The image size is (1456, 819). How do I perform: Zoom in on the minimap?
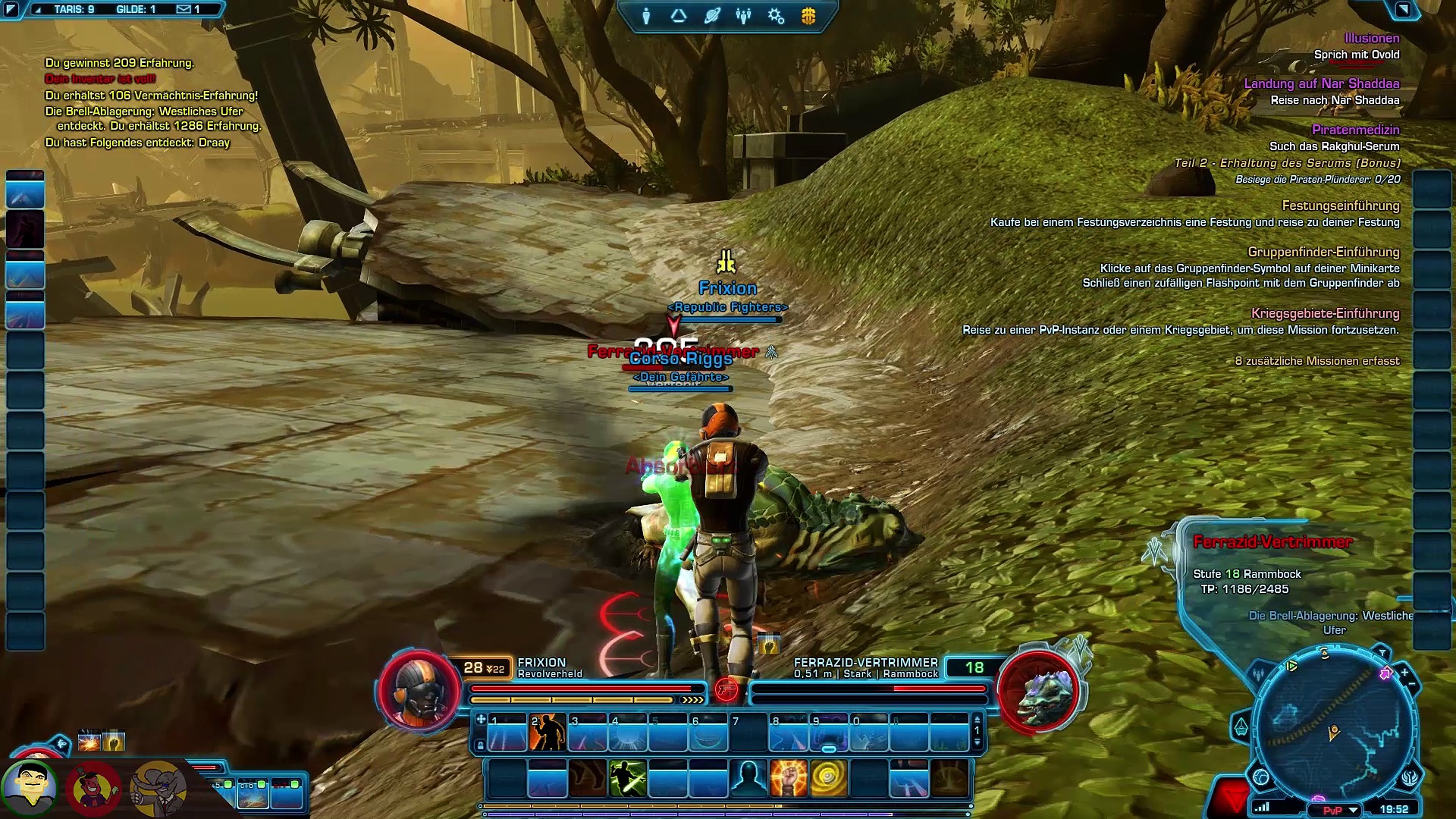click(x=1404, y=672)
